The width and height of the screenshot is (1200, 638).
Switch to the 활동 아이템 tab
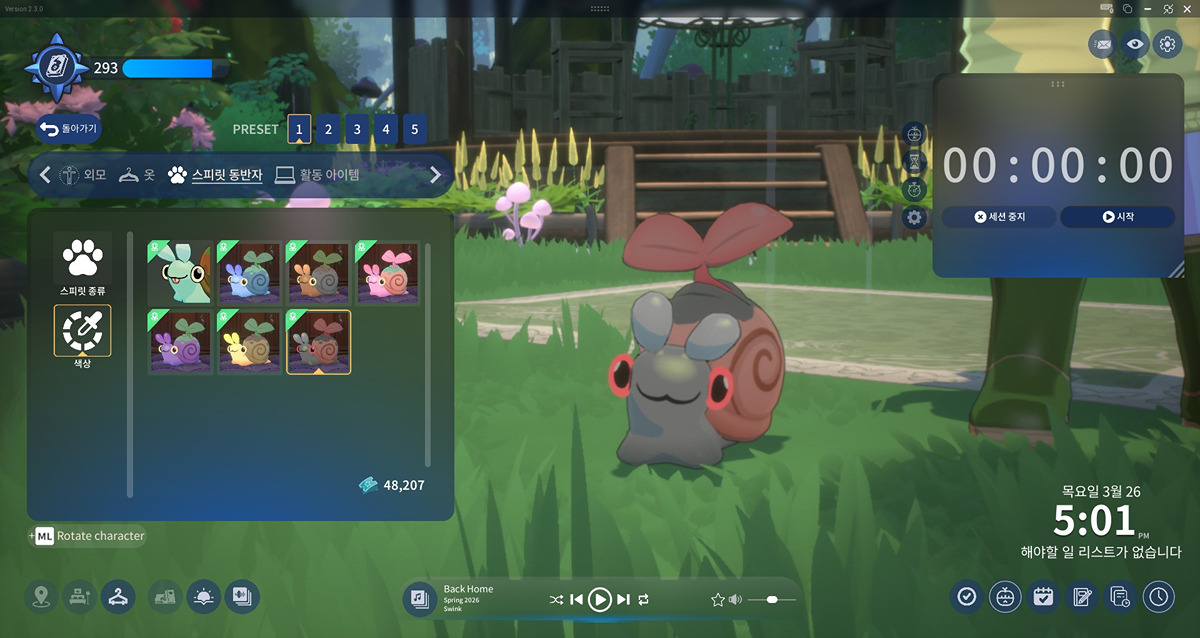(317, 175)
